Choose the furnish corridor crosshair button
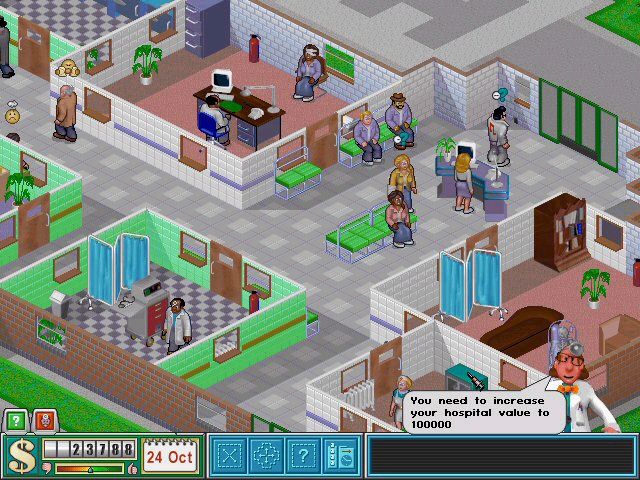640x480 pixels. 266,457
